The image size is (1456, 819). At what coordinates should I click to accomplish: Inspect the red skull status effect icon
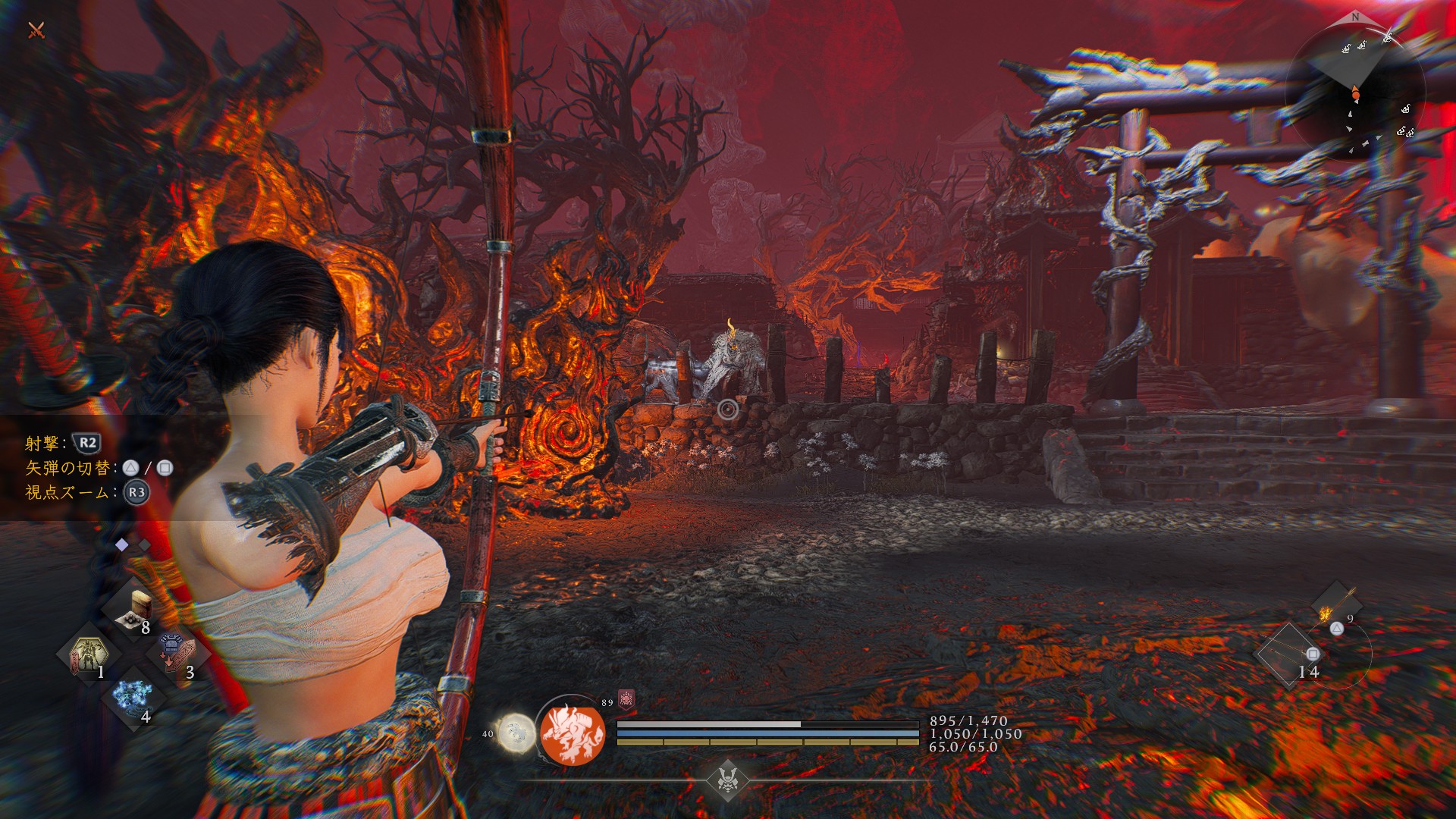pos(626,698)
